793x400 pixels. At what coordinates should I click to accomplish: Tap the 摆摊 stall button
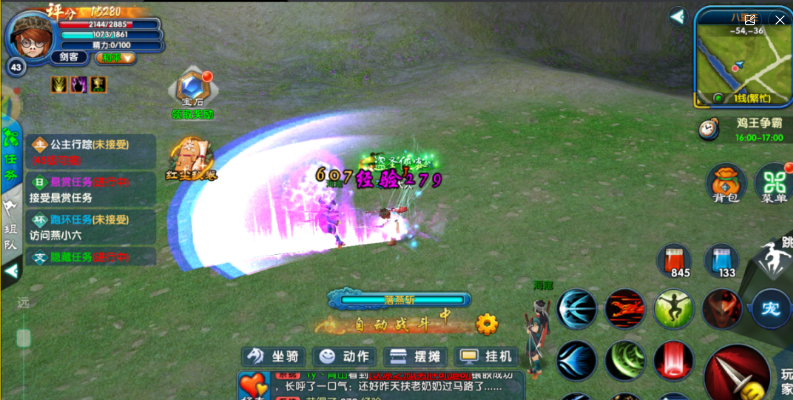(414, 356)
